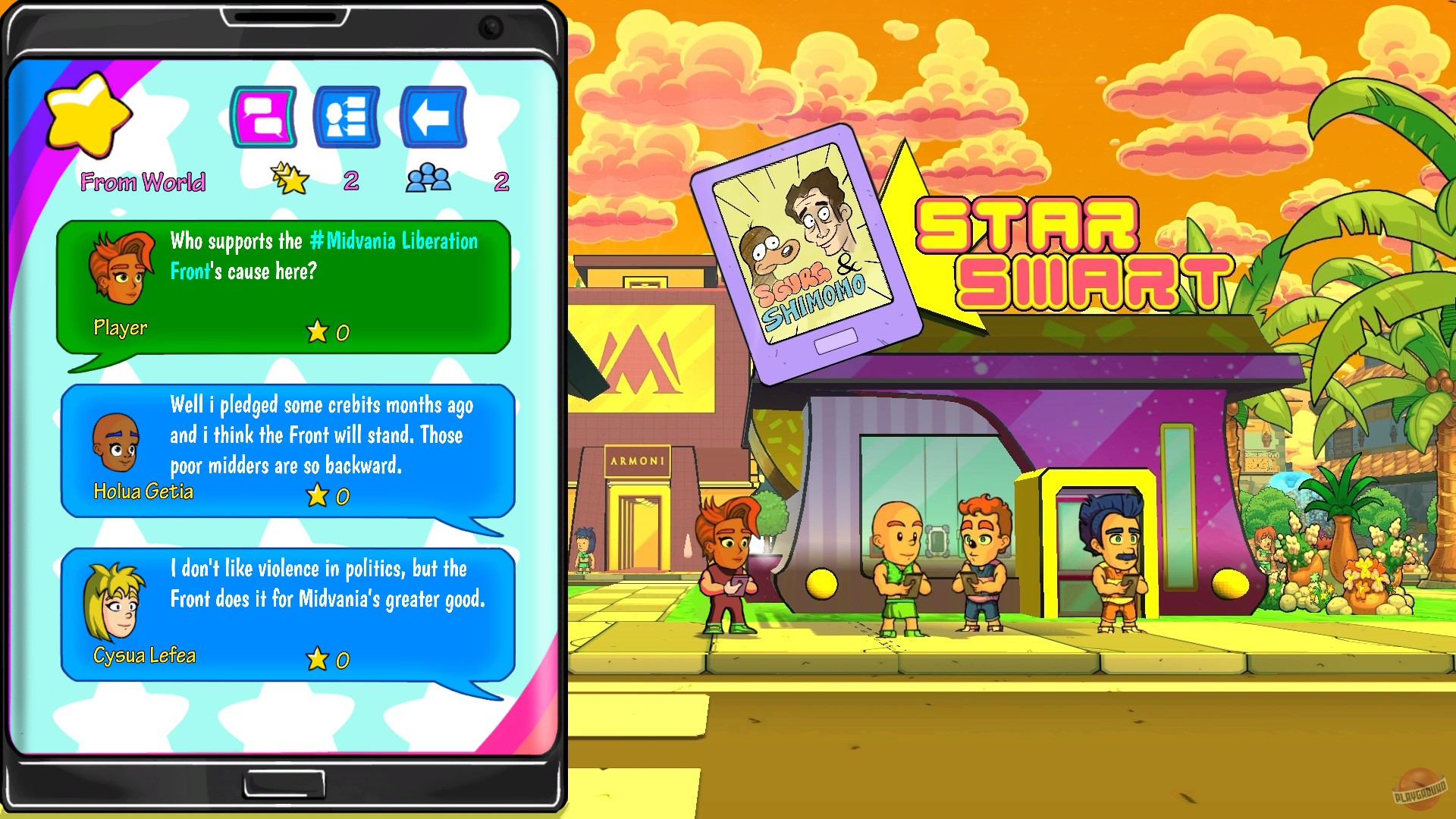Click the From World header label
This screenshot has height=819, width=1456.
click(143, 181)
